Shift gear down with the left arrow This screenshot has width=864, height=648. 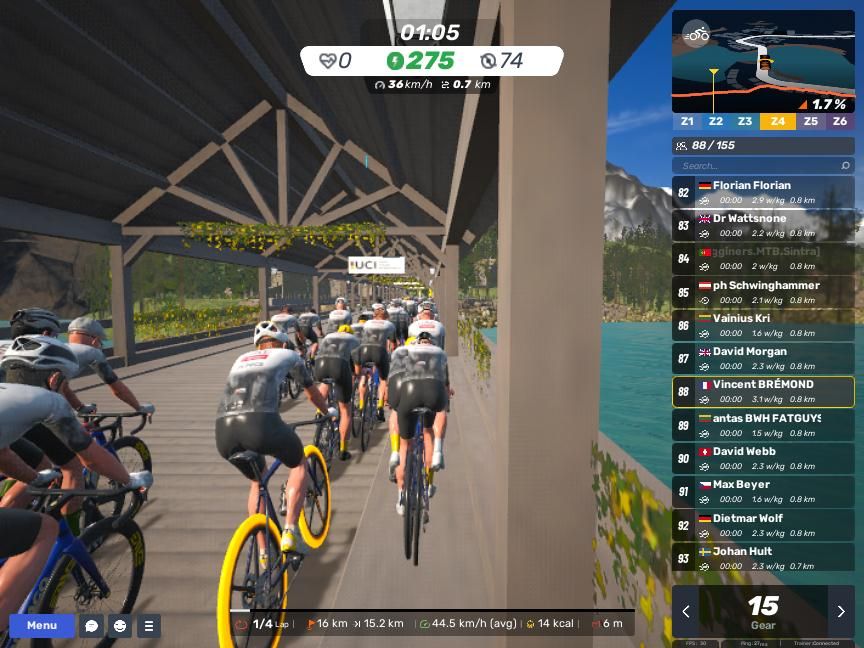click(686, 612)
